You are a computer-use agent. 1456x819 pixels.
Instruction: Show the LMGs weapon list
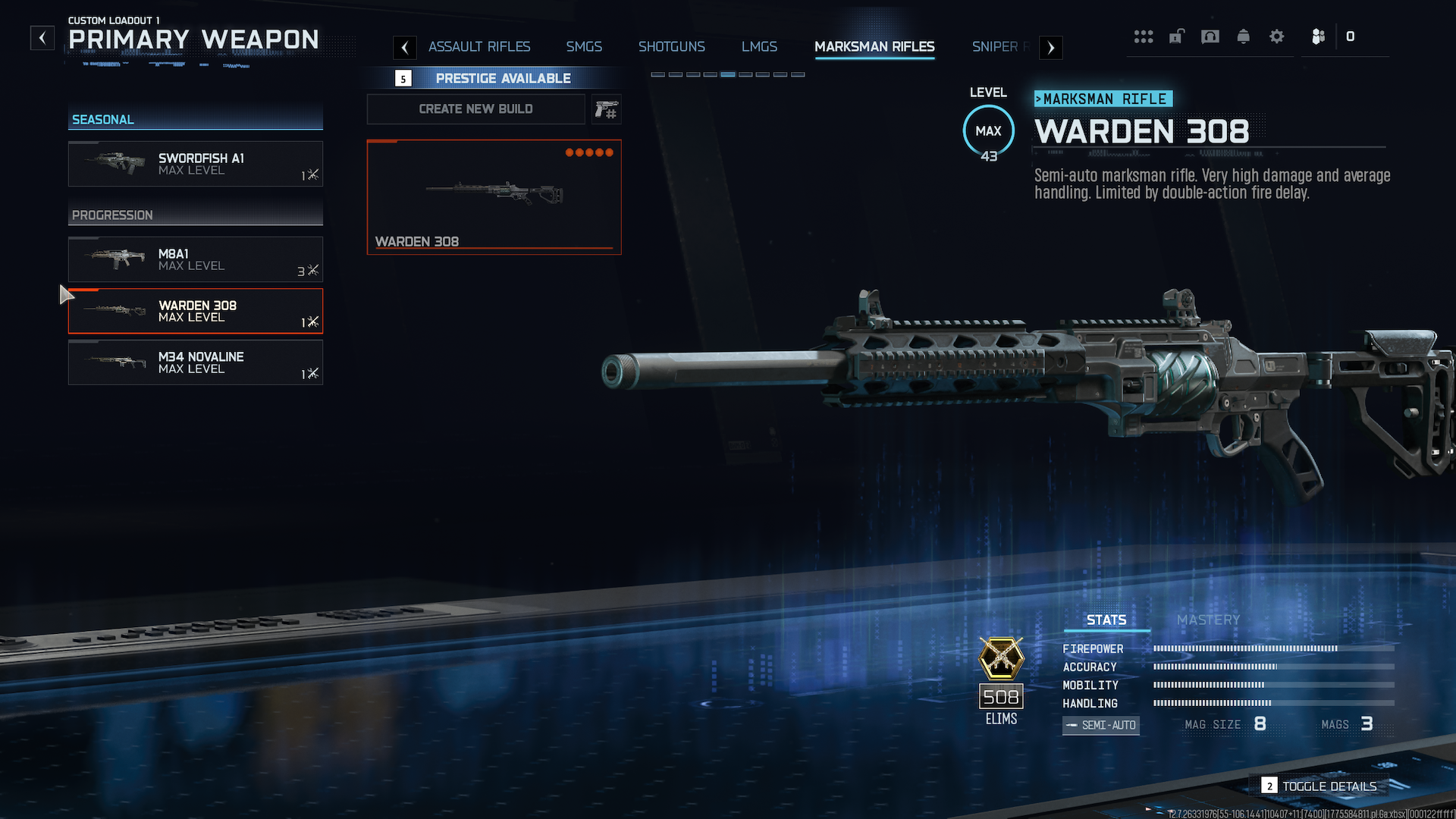click(x=759, y=47)
